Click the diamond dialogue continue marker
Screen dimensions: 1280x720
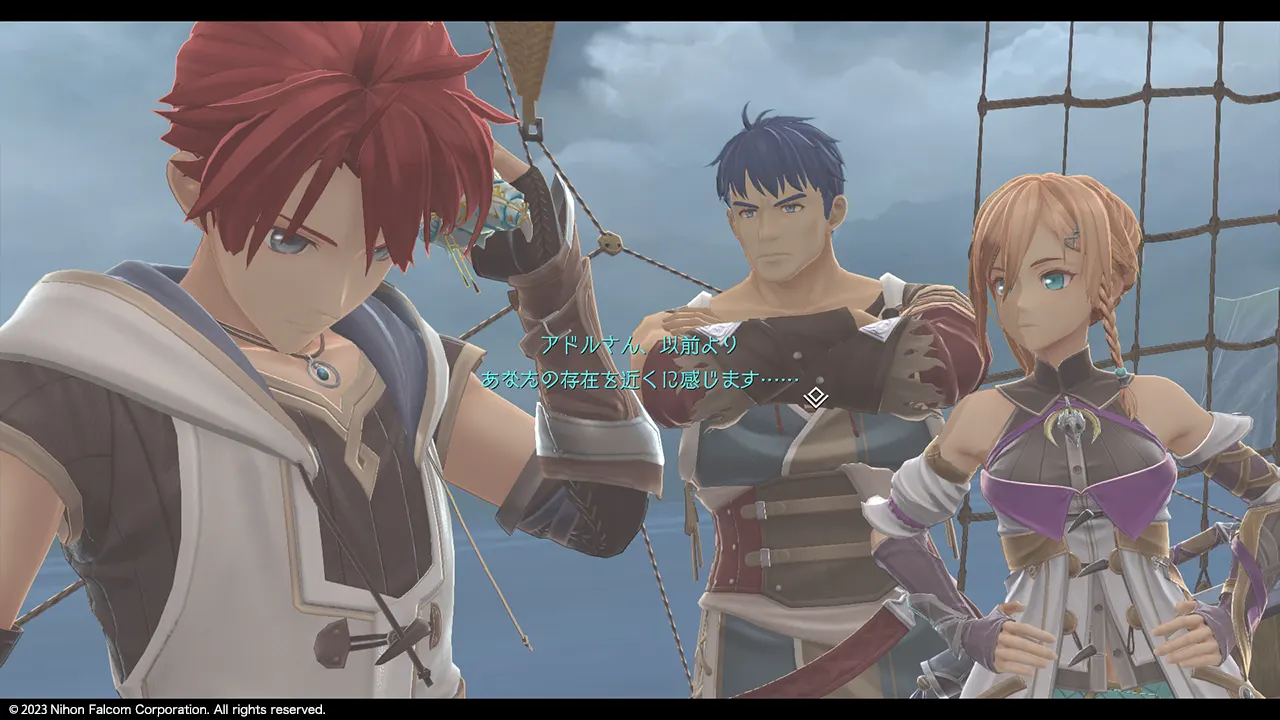(816, 398)
